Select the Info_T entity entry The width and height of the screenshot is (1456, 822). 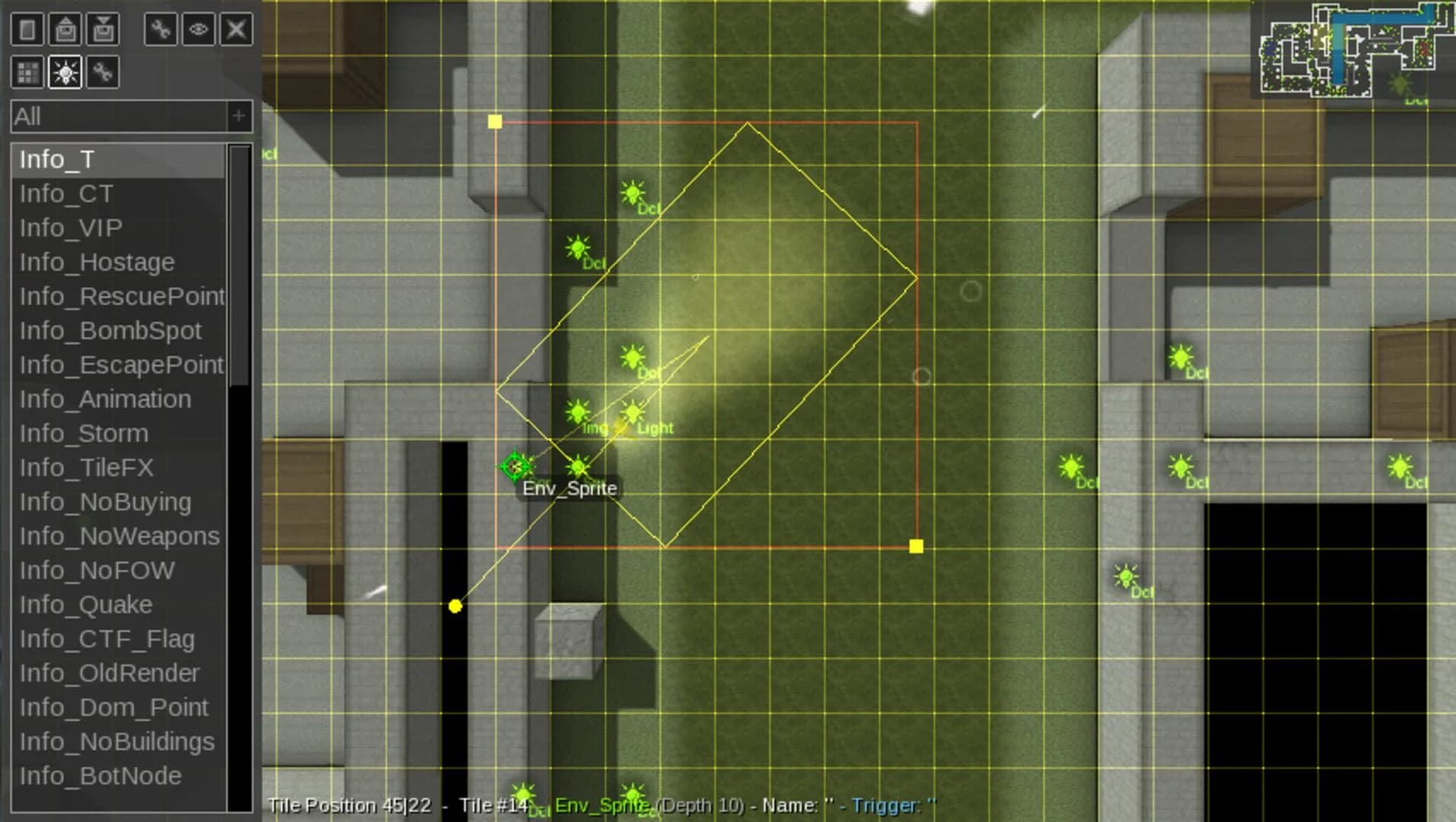pyautogui.click(x=57, y=159)
